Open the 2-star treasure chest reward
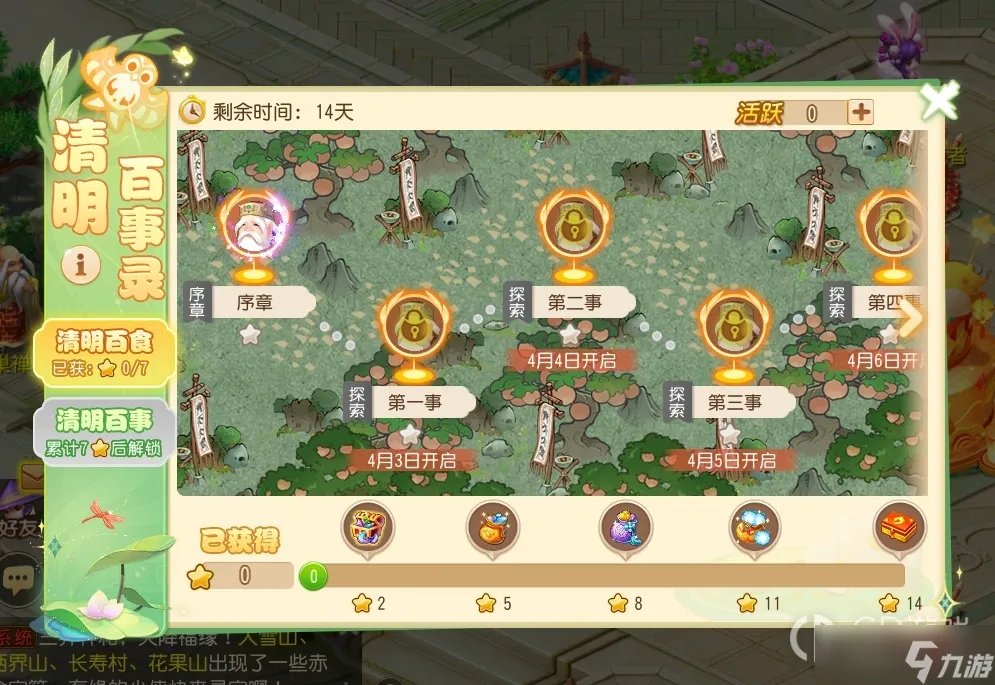Screen dimensions: 995x685 [x=369, y=526]
